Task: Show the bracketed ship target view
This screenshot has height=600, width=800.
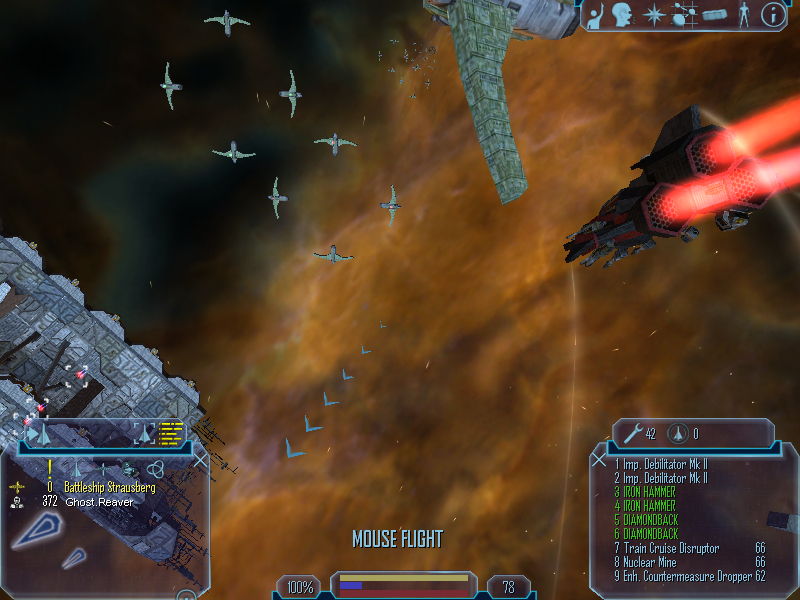Action: coord(145,433)
